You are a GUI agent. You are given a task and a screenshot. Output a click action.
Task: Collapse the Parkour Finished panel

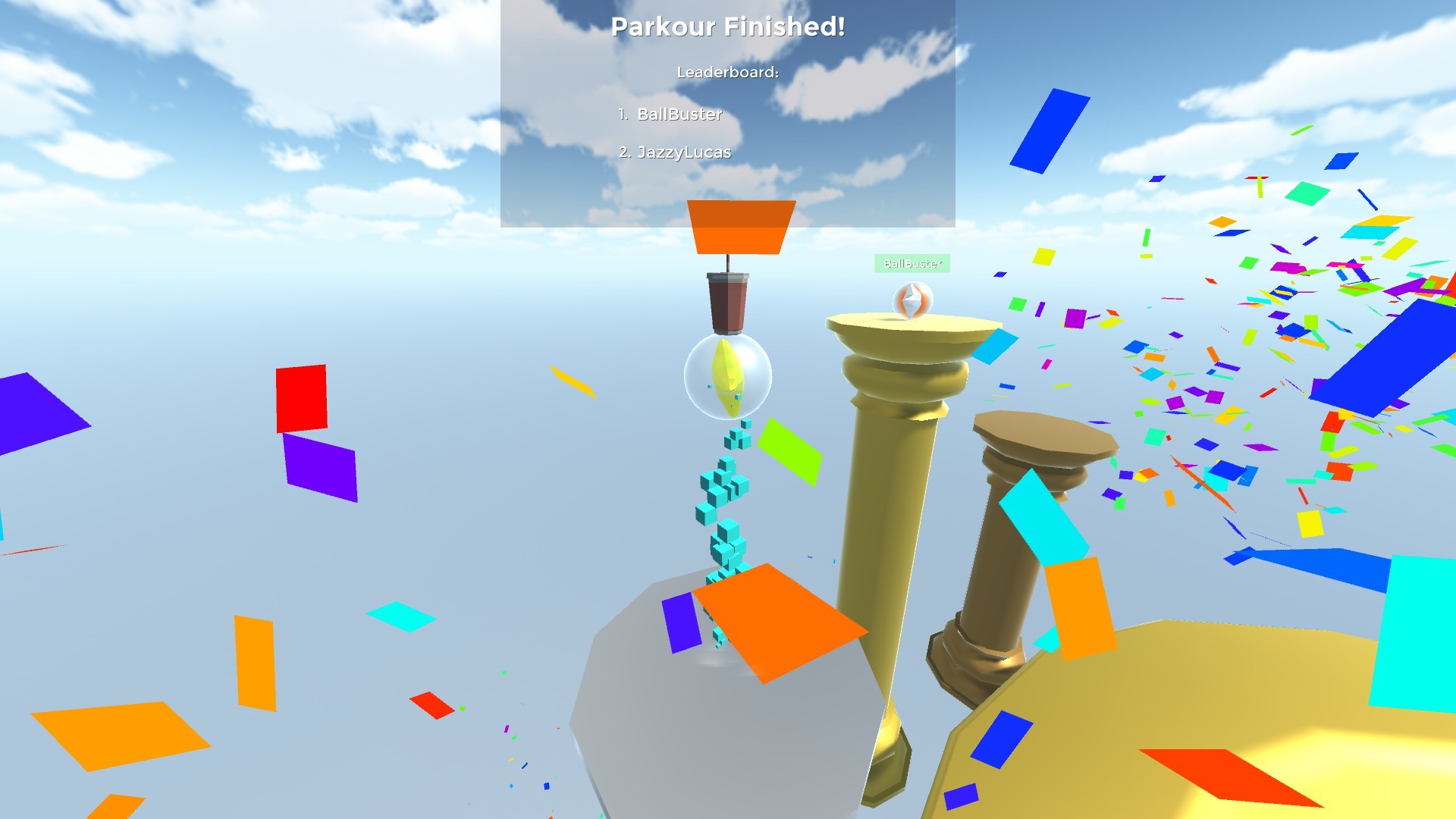click(x=726, y=27)
